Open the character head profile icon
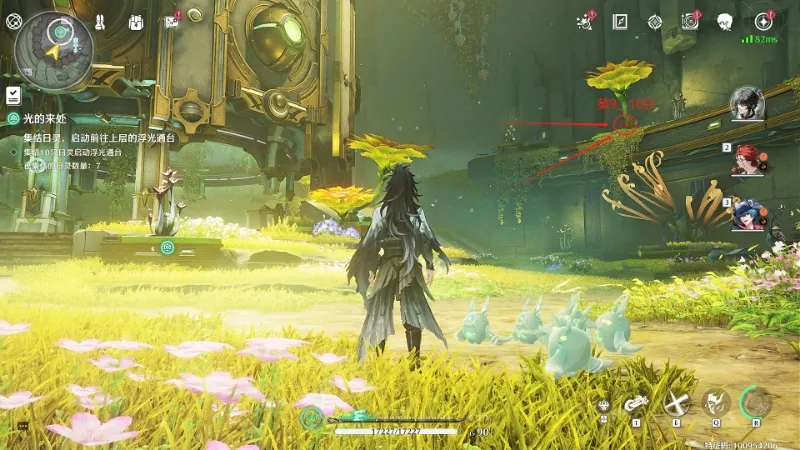The image size is (800, 450). click(x=725, y=21)
